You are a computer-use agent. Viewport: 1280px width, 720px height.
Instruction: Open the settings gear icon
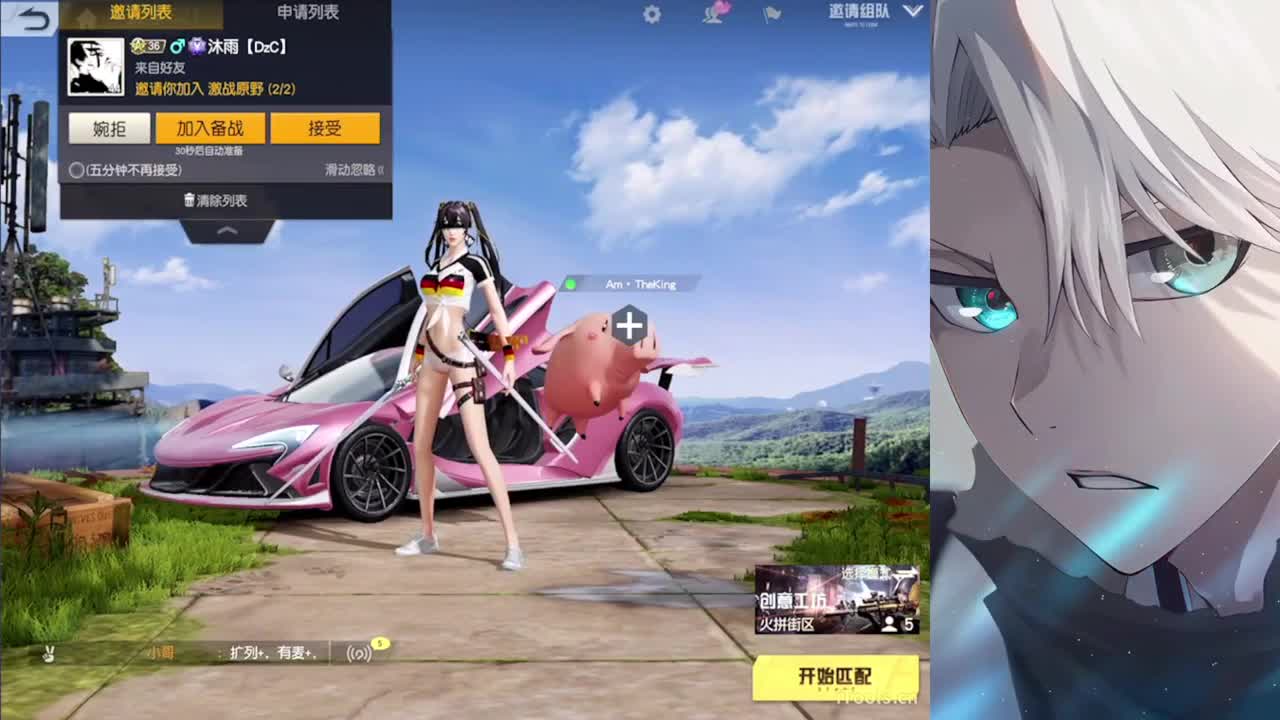pyautogui.click(x=652, y=15)
